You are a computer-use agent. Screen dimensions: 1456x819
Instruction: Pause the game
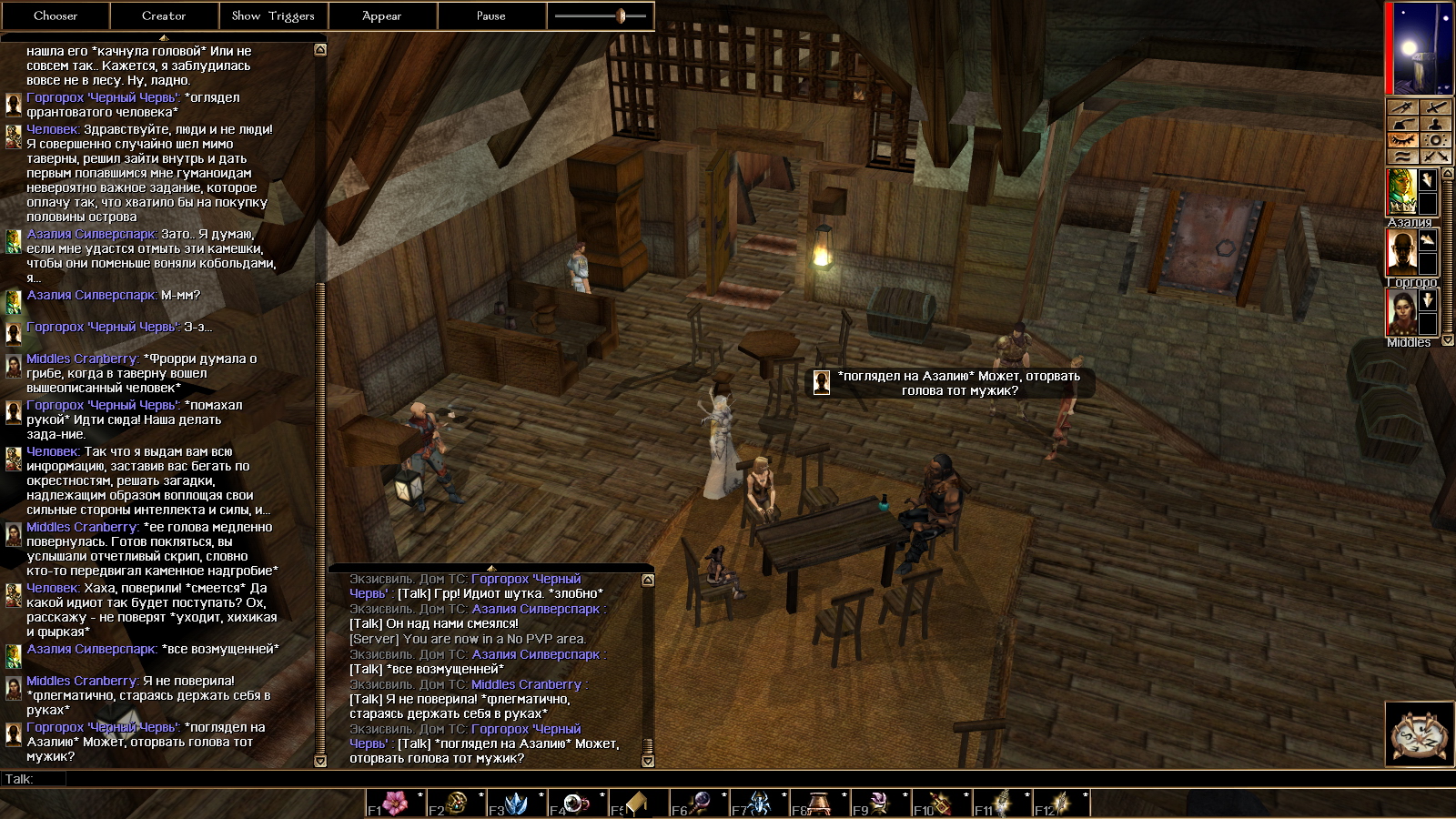point(491,15)
